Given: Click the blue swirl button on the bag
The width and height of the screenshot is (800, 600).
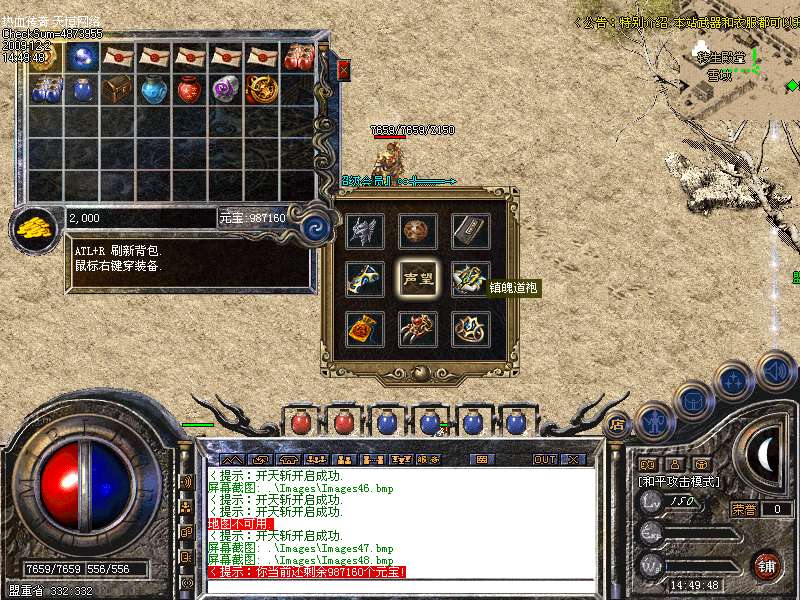Looking at the screenshot, I should click(316, 225).
